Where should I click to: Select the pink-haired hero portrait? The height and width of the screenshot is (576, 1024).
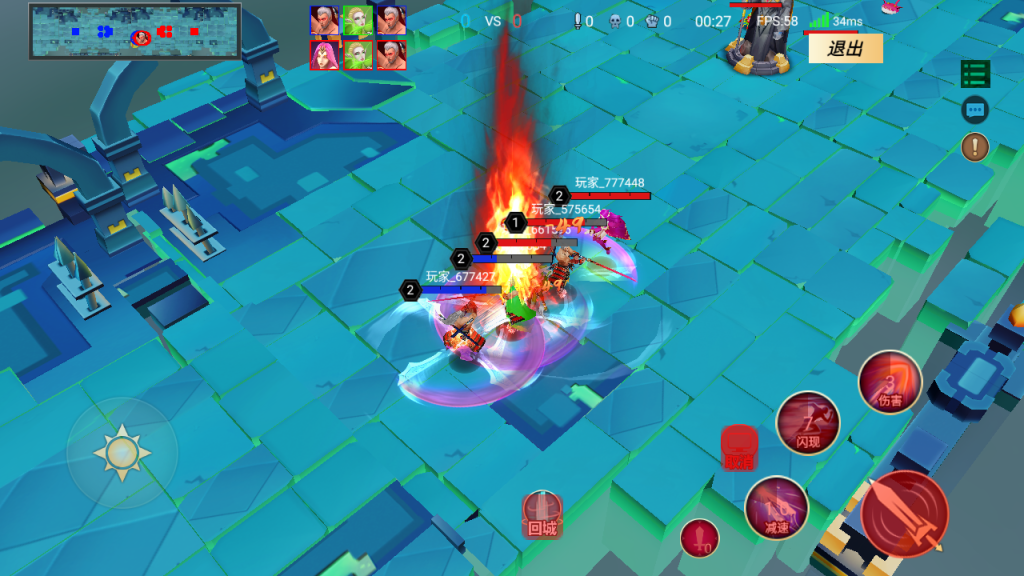tap(324, 55)
